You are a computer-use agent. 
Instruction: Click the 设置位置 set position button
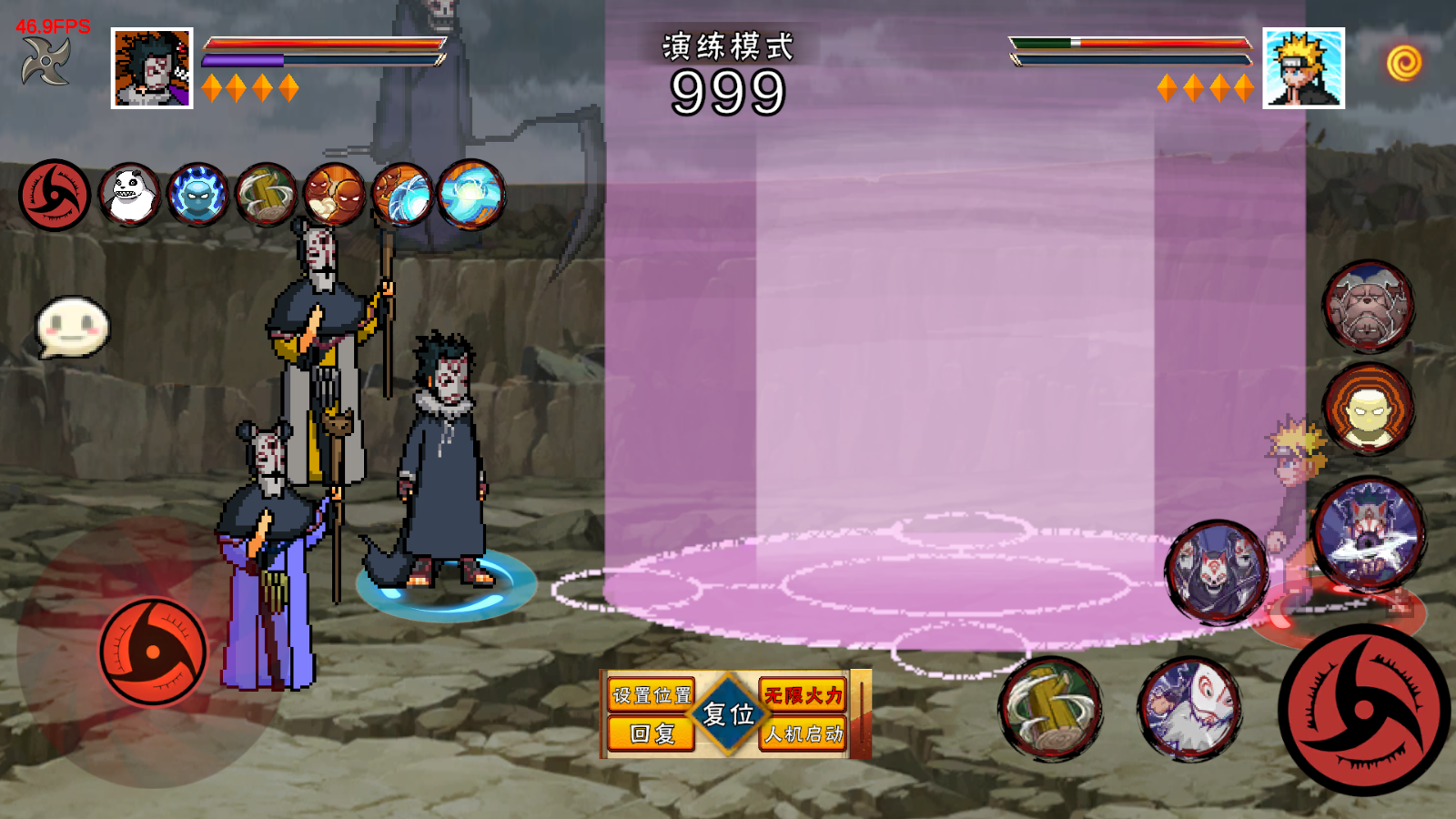pos(651,696)
